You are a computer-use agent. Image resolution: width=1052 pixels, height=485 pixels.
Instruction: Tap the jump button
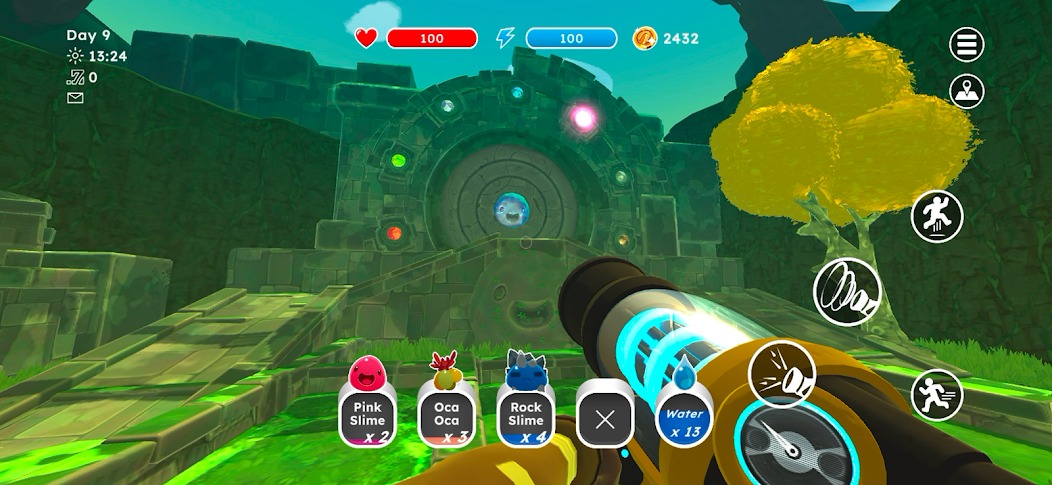[x=937, y=216]
